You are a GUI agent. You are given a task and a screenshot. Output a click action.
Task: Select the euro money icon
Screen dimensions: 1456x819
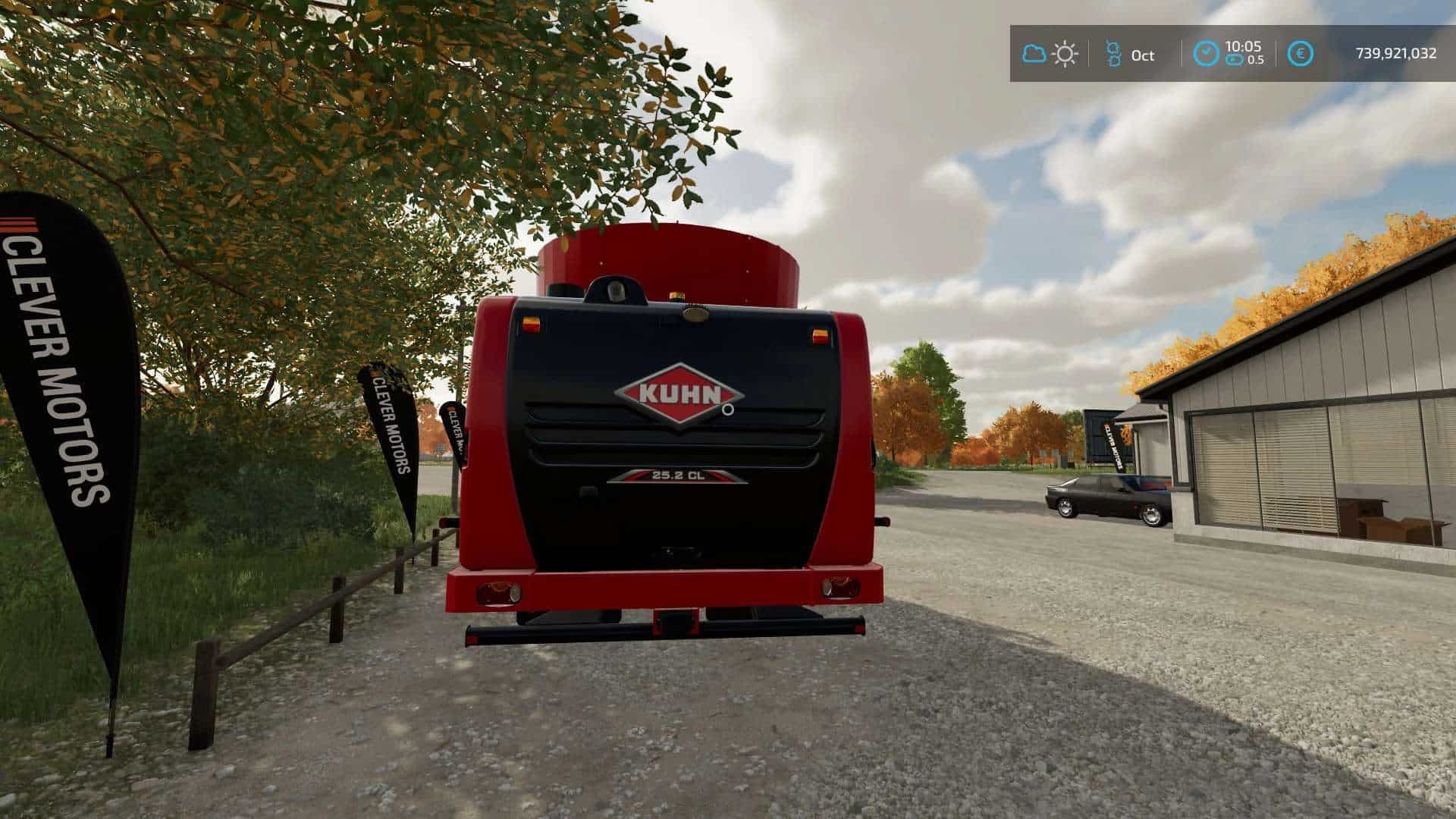[1301, 54]
